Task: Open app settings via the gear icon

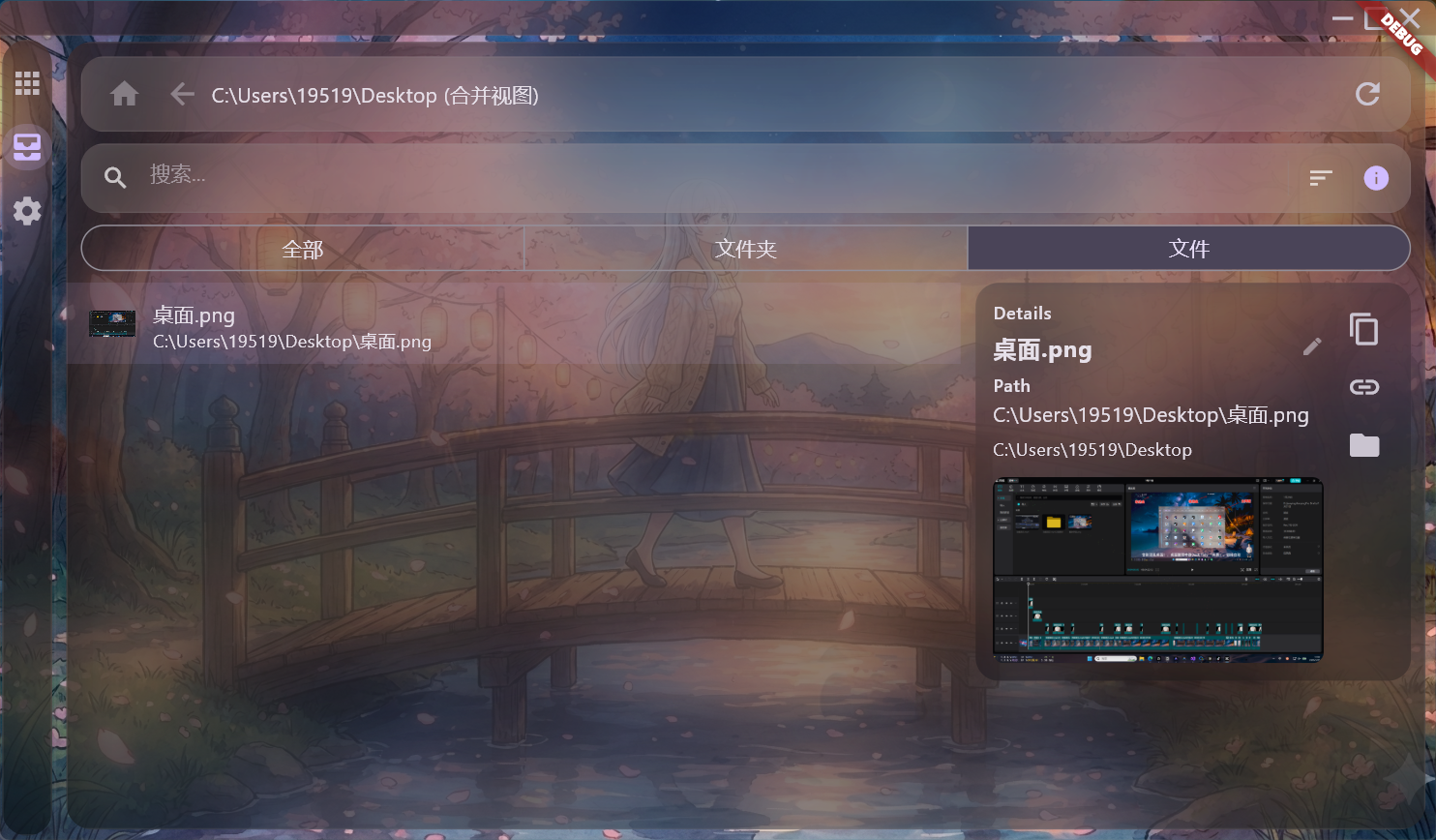Action: point(27,211)
